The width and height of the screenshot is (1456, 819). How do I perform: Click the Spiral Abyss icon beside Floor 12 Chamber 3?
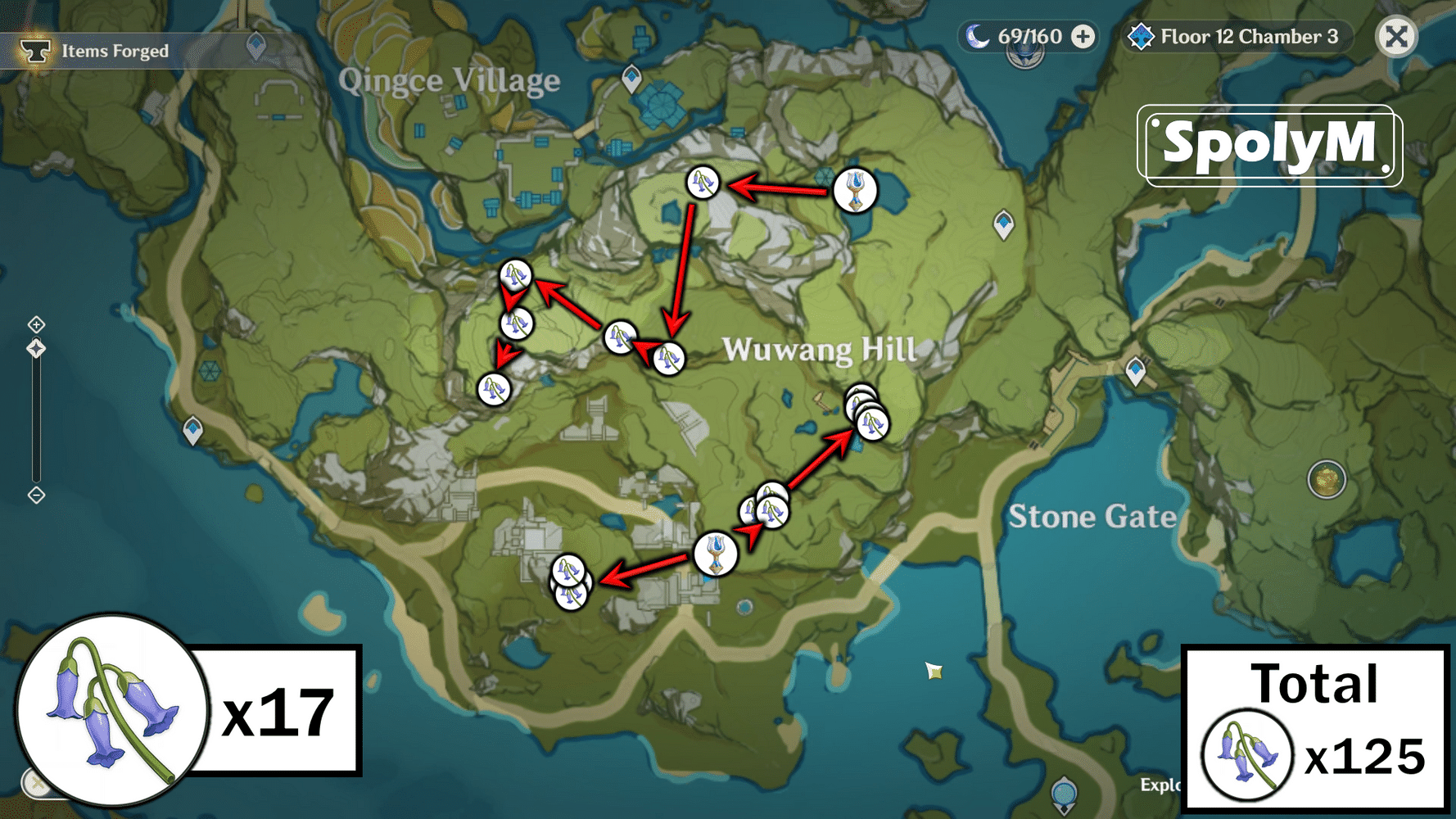(x=1141, y=36)
